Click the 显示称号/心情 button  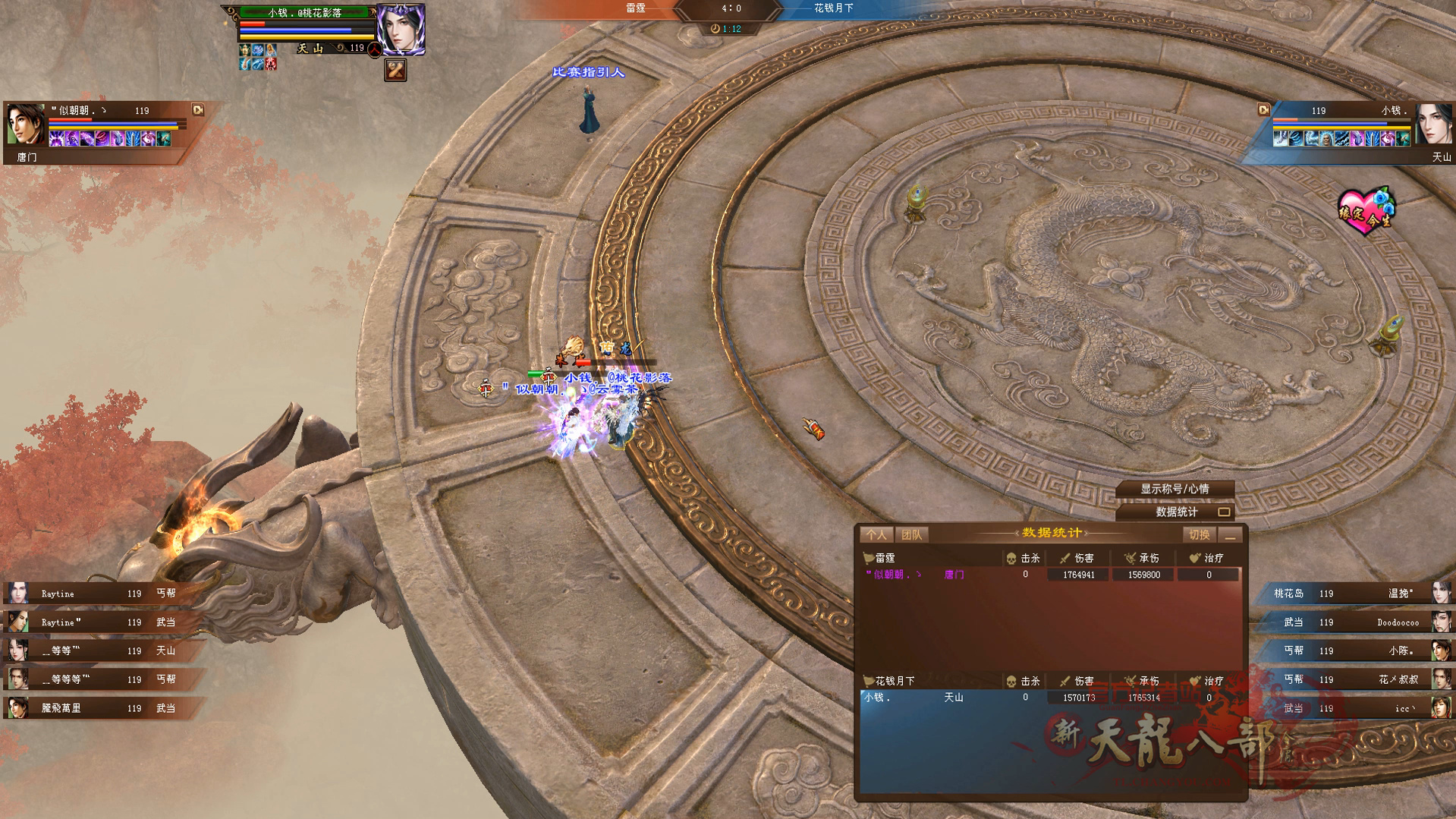click(x=1175, y=490)
